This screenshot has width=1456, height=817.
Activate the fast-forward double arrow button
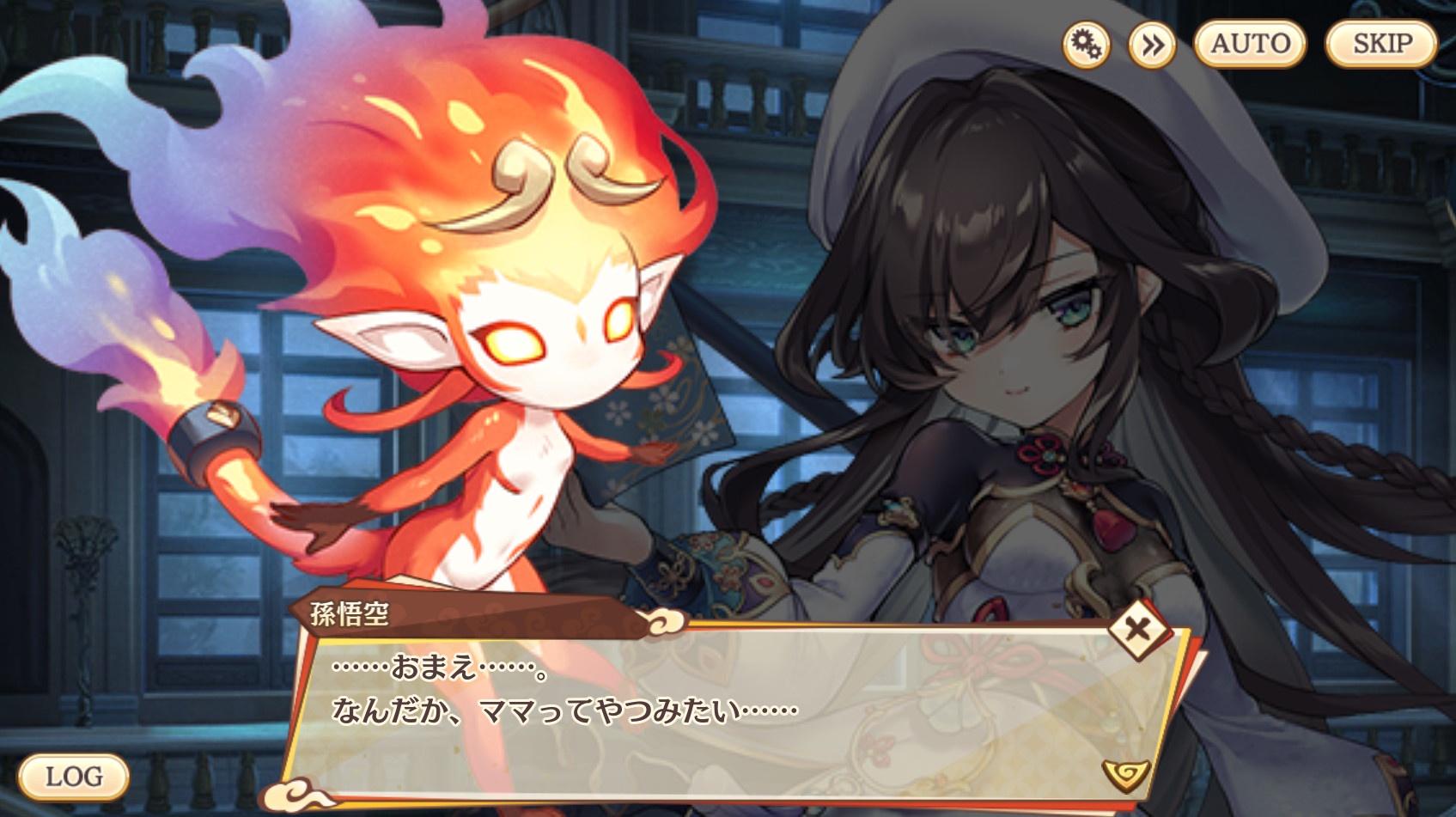(1152, 44)
